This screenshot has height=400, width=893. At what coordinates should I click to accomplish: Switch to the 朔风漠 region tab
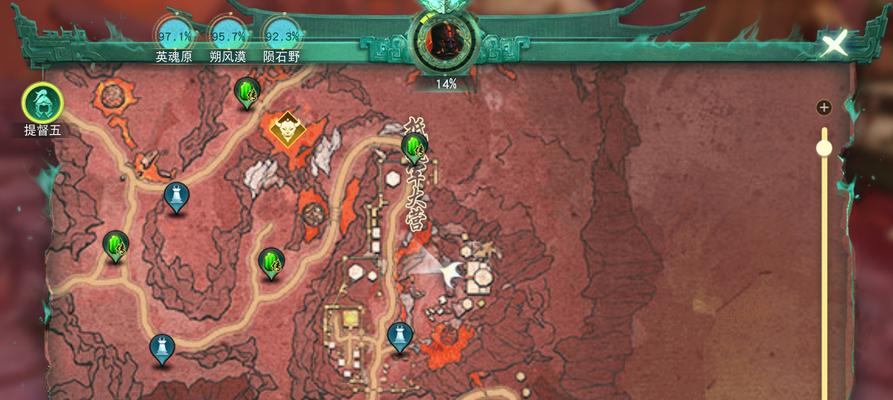coord(228,36)
